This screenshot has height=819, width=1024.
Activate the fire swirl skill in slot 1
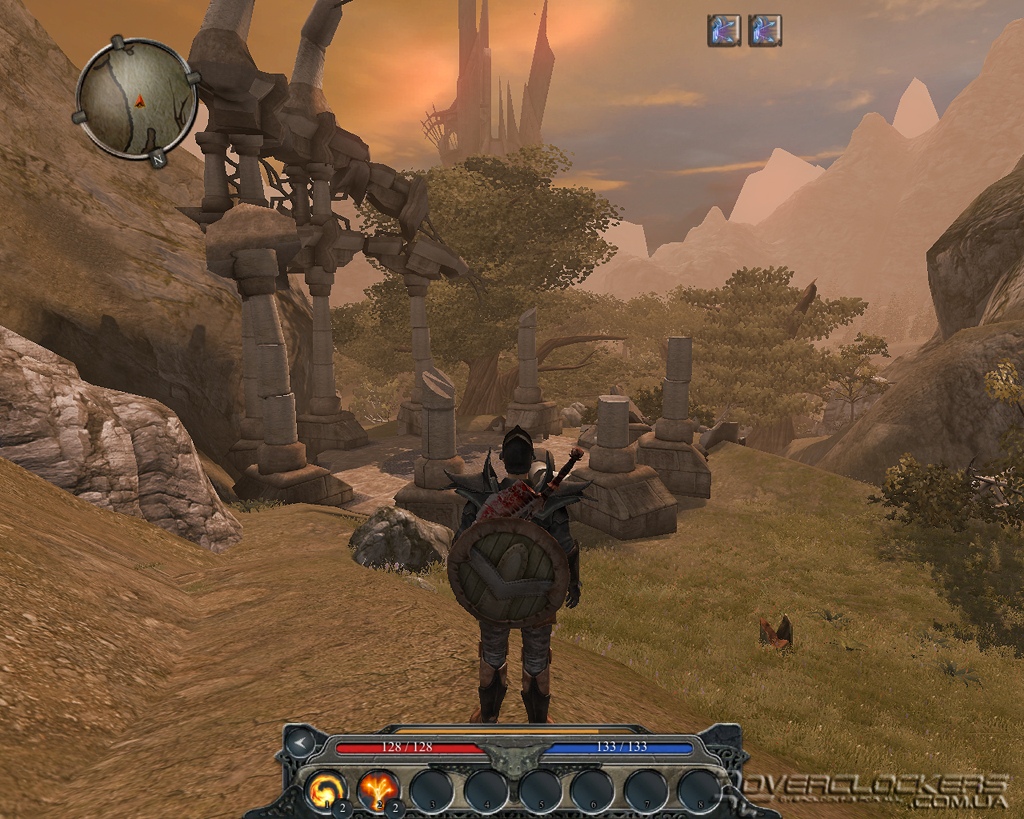[325, 788]
